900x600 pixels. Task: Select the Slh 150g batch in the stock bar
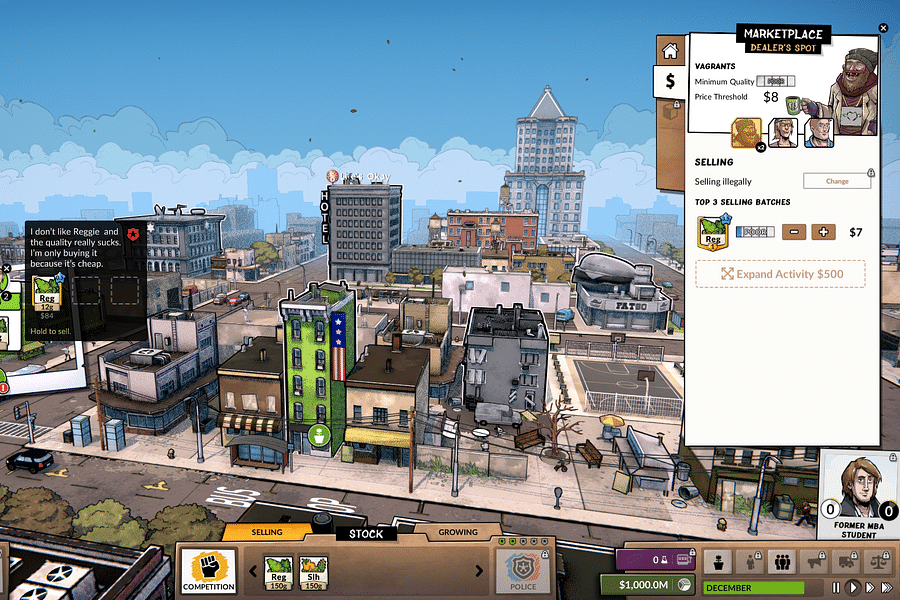point(313,572)
